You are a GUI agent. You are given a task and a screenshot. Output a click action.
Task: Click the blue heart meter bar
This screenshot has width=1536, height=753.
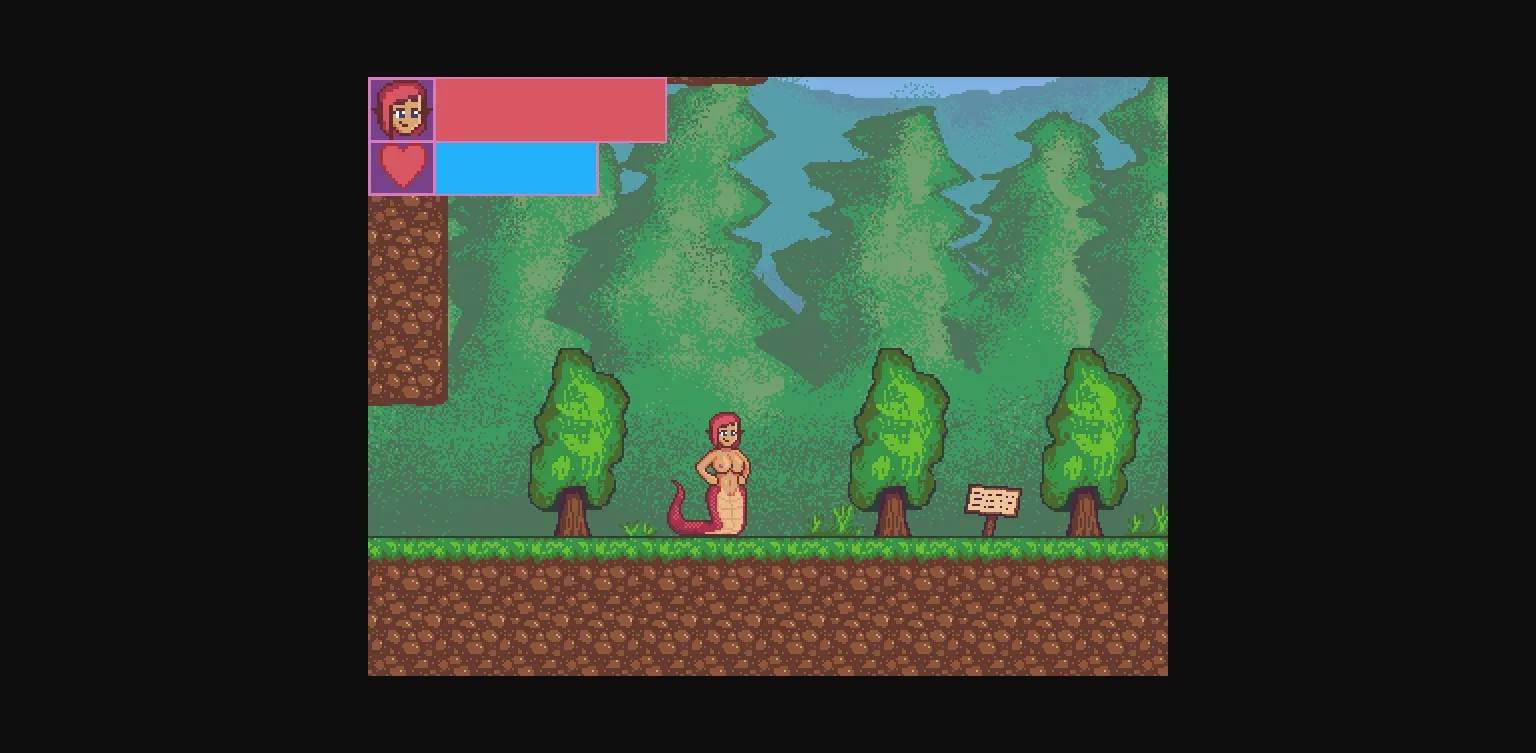coord(515,167)
